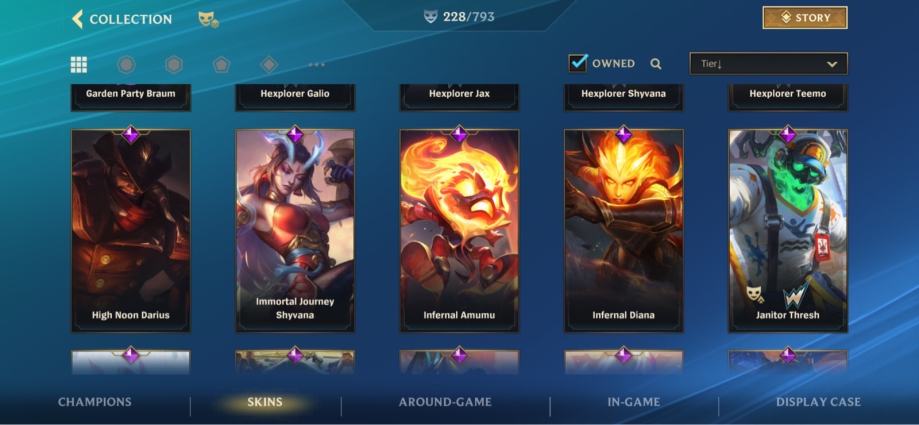This screenshot has height=425, width=919.
Task: Open the Tier sort dropdown
Action: click(x=768, y=64)
